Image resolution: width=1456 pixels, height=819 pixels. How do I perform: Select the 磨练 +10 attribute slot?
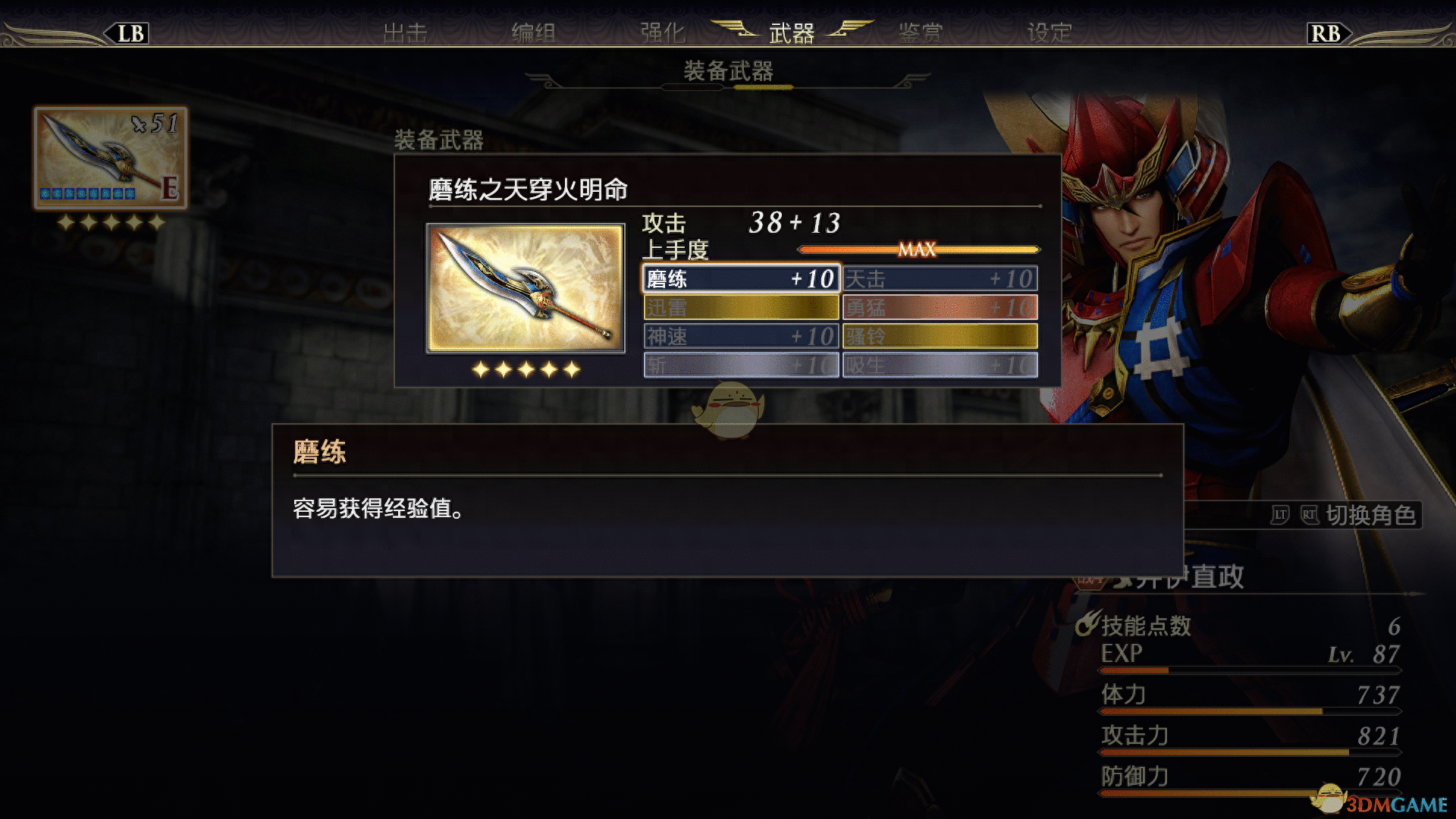click(740, 279)
